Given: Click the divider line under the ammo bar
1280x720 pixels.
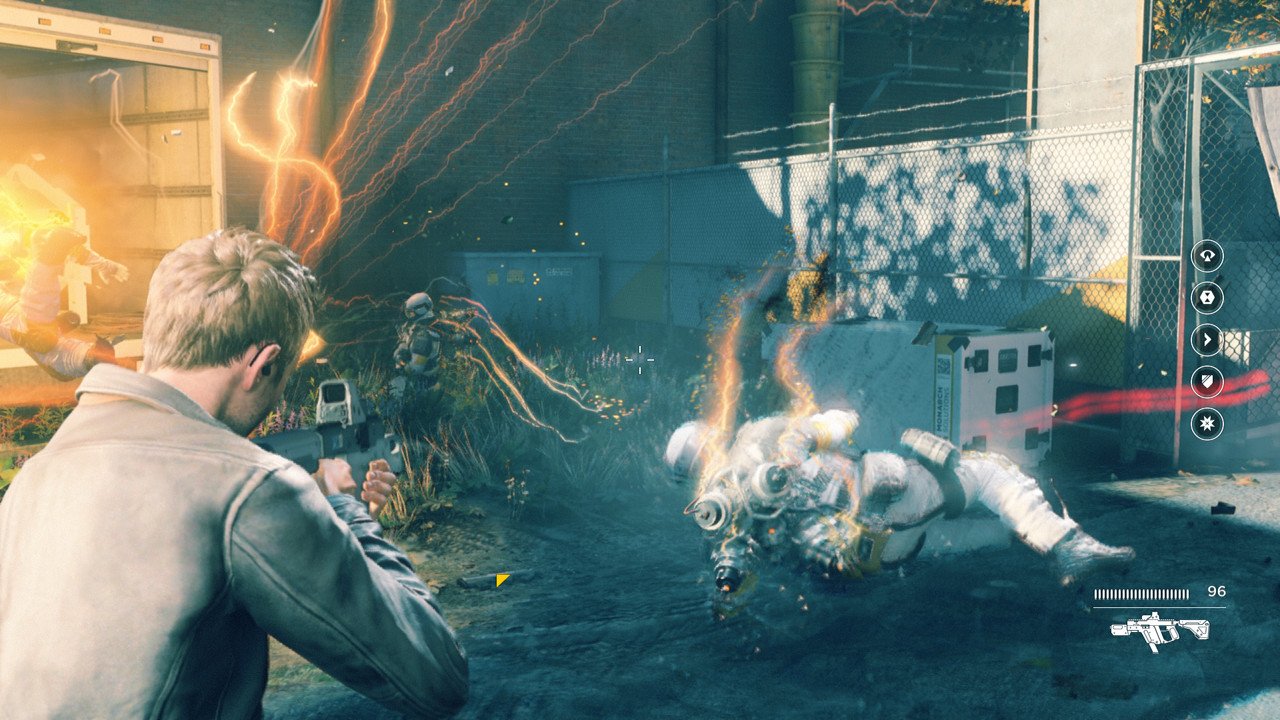Looking at the screenshot, I should click(x=1160, y=607).
